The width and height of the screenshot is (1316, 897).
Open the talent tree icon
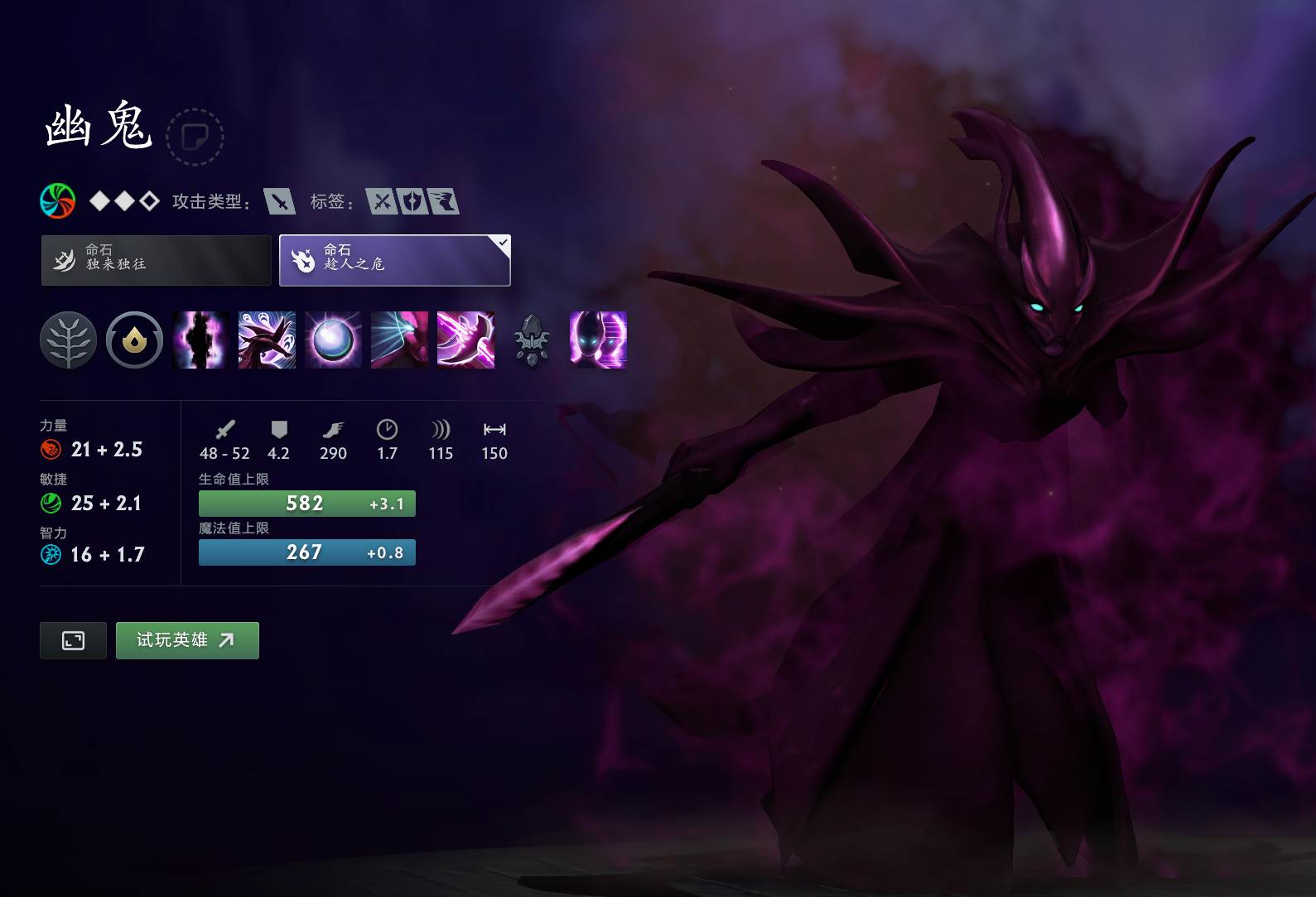coord(69,340)
